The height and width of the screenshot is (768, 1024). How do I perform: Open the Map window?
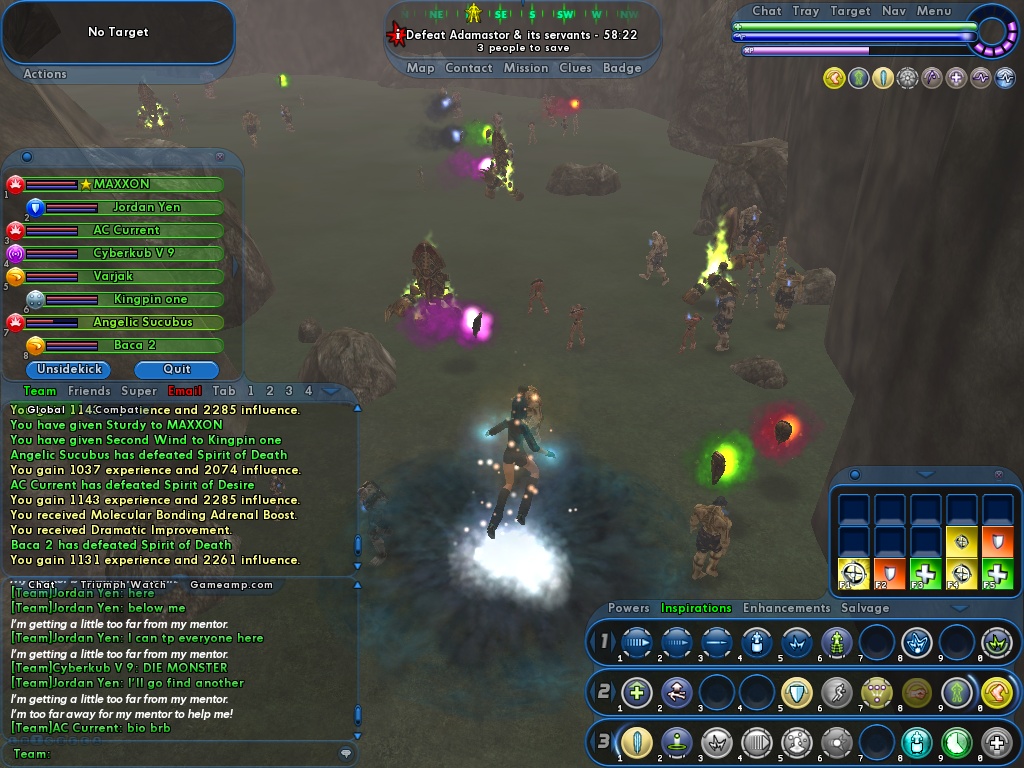click(x=420, y=68)
